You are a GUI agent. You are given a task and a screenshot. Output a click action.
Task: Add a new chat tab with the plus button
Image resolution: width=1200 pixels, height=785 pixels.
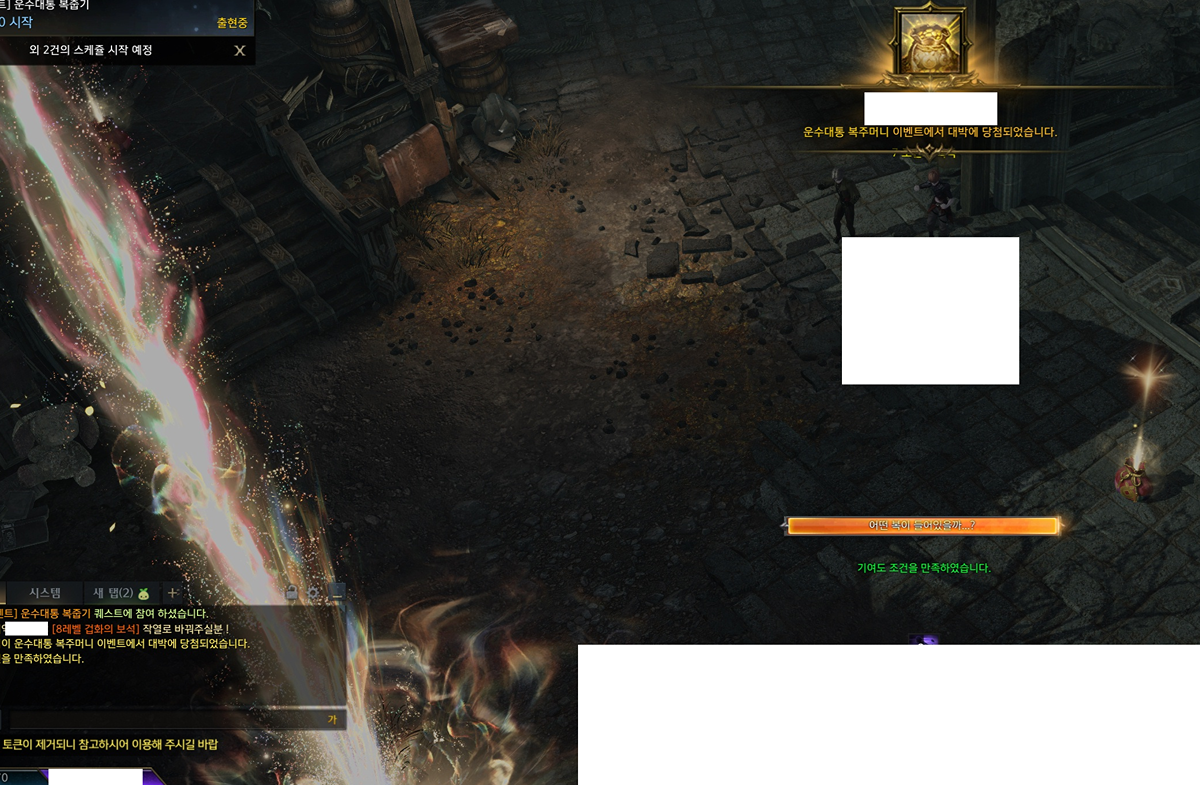[173, 593]
